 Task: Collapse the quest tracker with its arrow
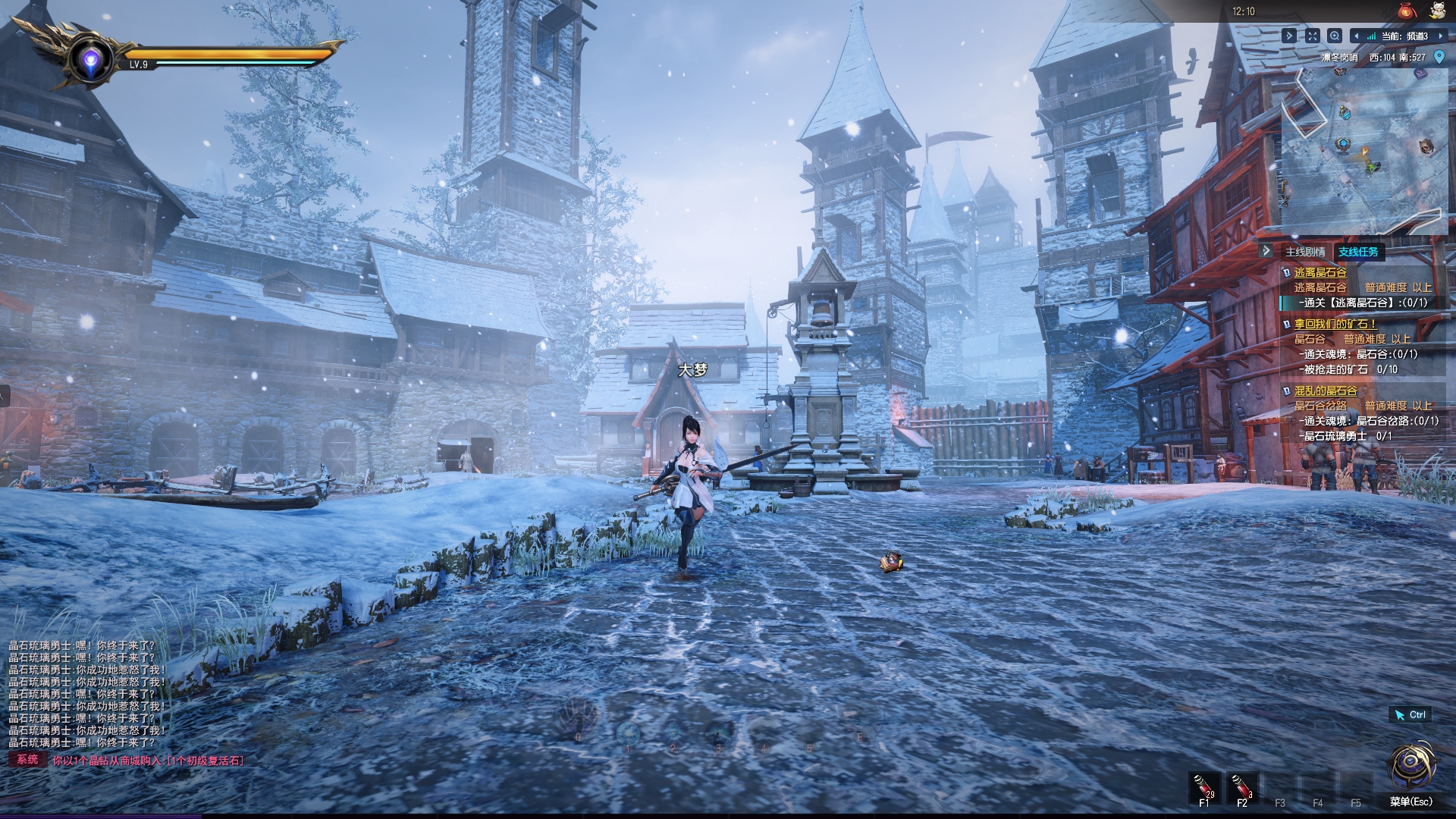(1266, 251)
